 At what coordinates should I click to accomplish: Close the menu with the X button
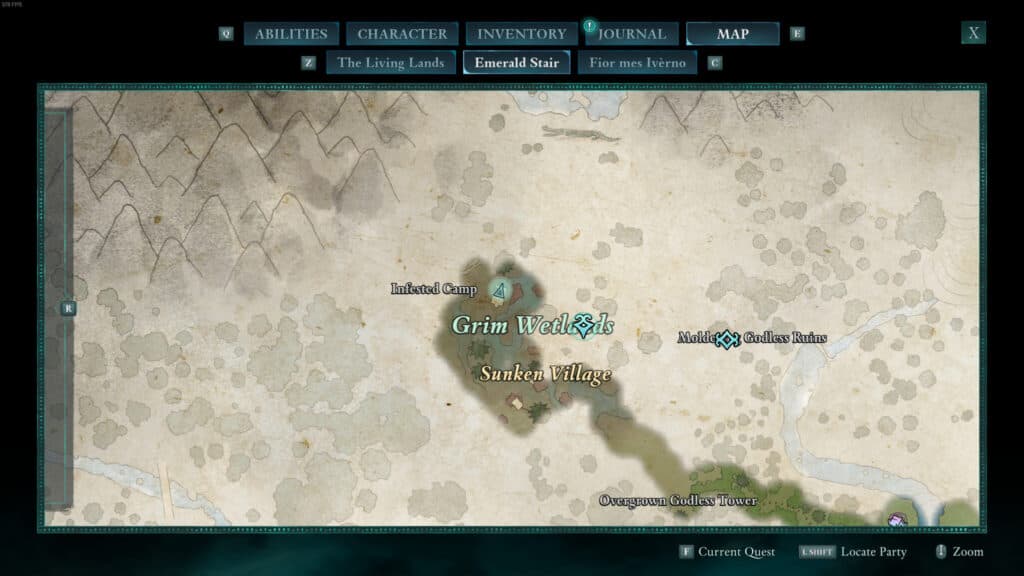pos(973,33)
